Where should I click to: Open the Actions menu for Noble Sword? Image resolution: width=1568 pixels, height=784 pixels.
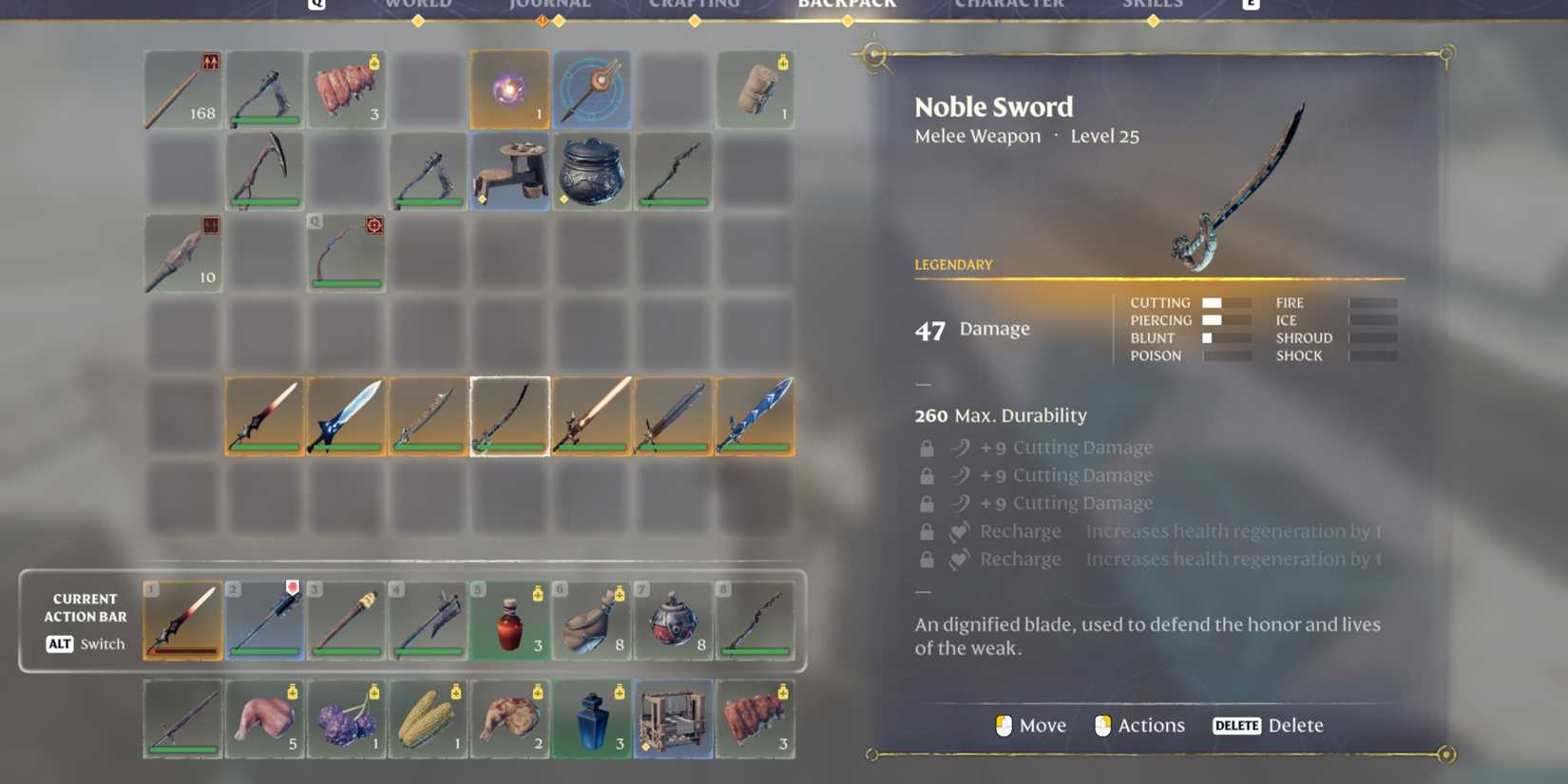pyautogui.click(x=1138, y=725)
